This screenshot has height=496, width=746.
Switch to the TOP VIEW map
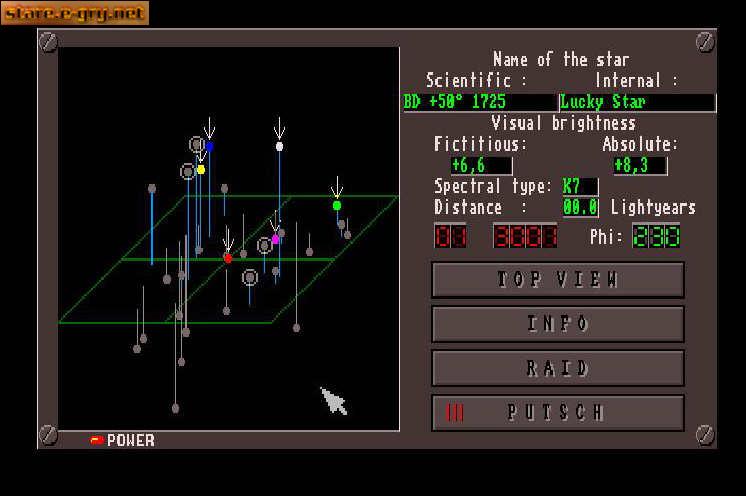click(557, 280)
